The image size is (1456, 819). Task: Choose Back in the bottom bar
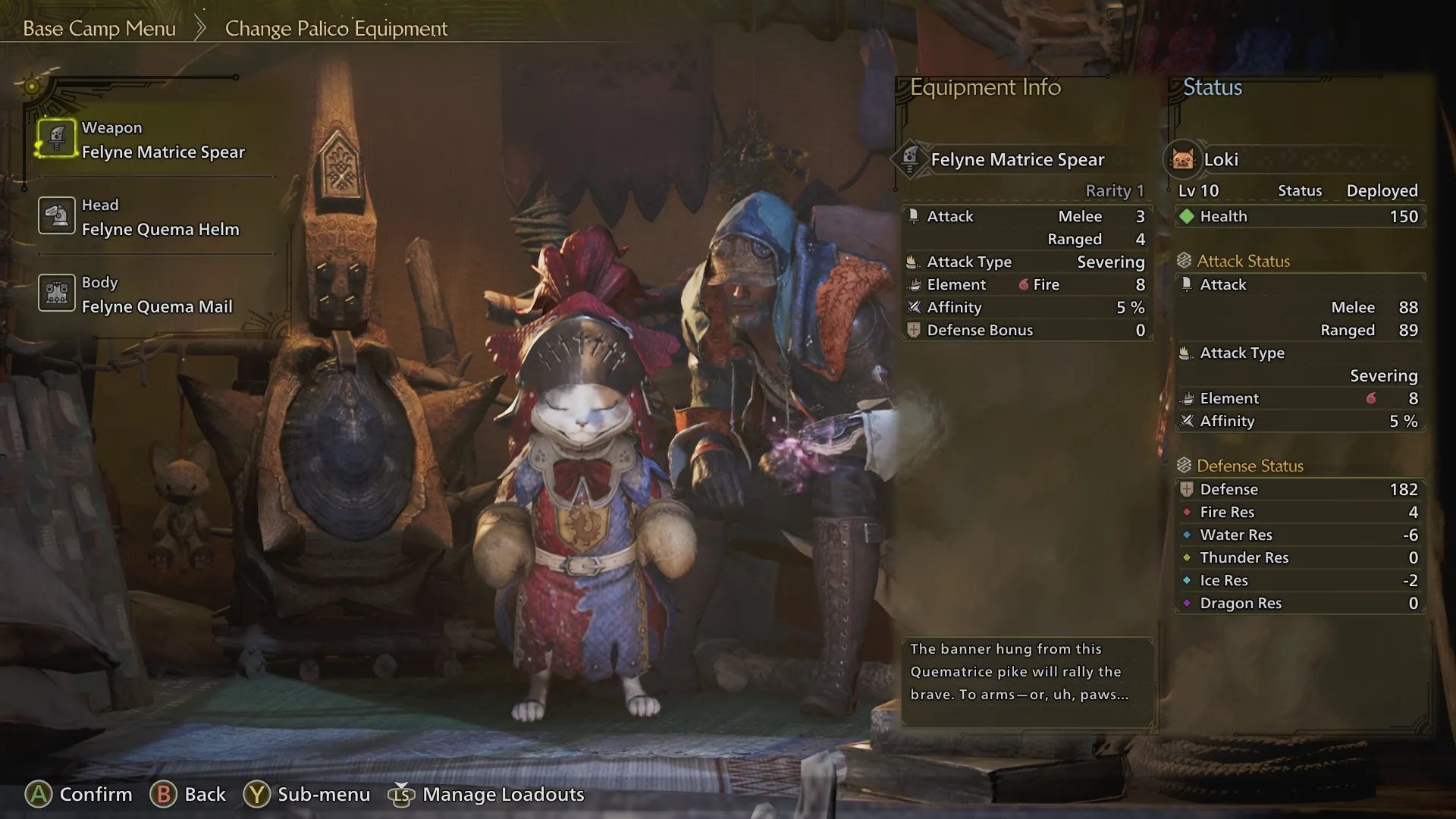(x=188, y=794)
